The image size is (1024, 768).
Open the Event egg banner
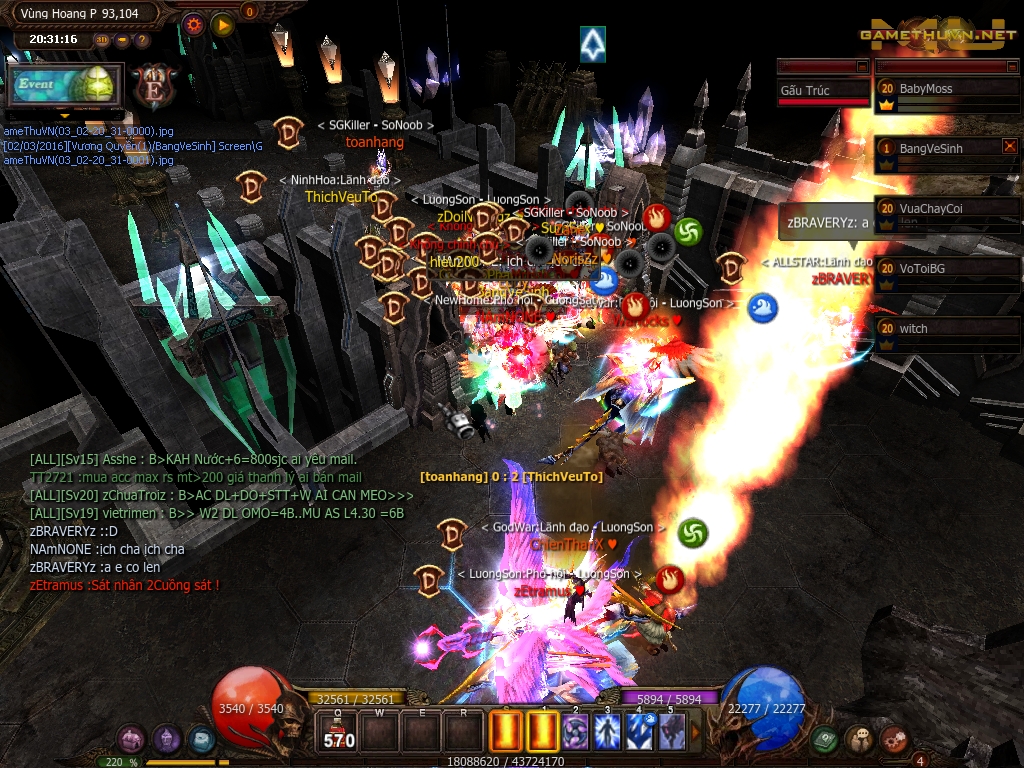(66, 85)
